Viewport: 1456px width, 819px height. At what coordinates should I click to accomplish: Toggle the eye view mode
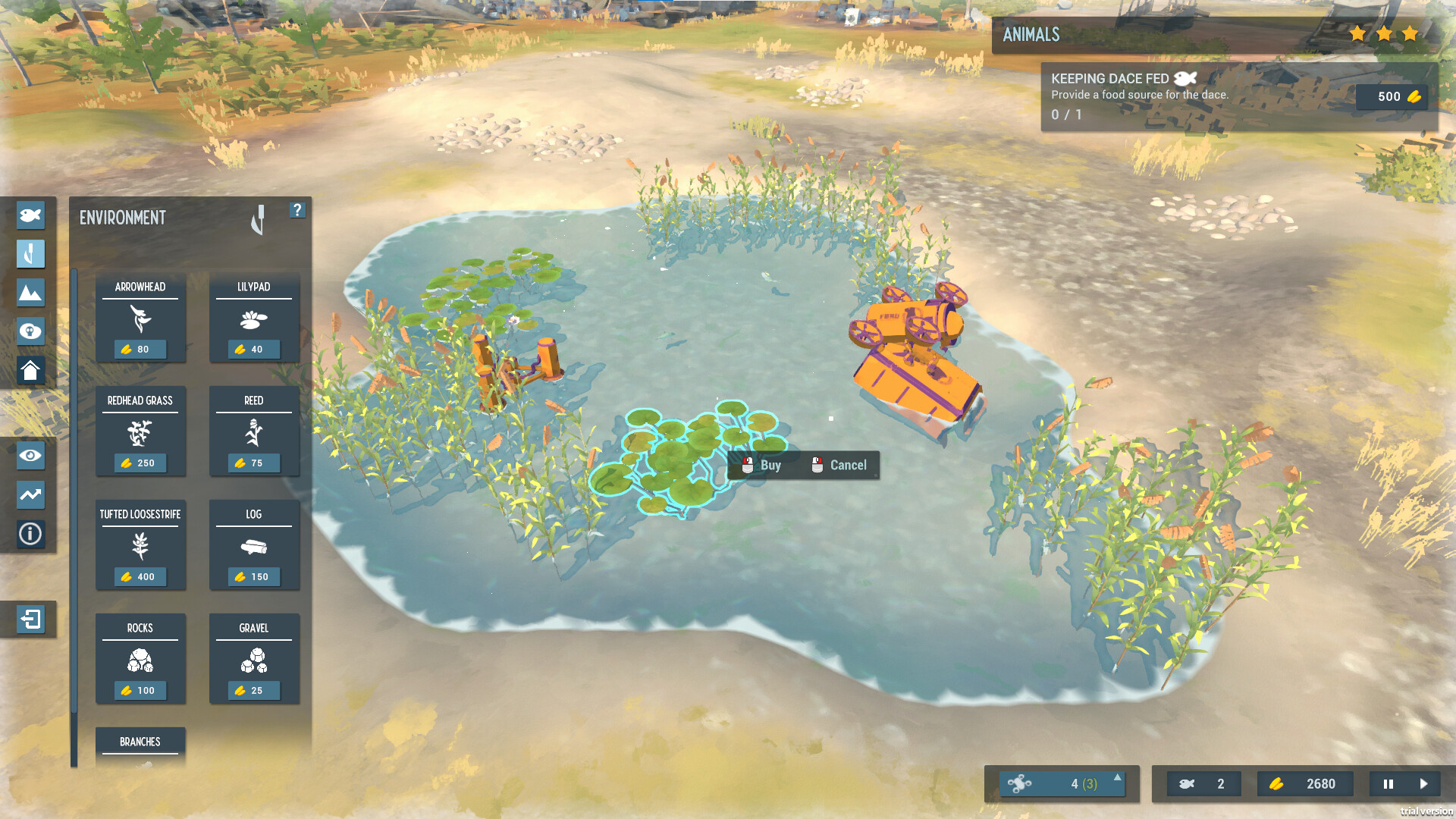tap(30, 455)
